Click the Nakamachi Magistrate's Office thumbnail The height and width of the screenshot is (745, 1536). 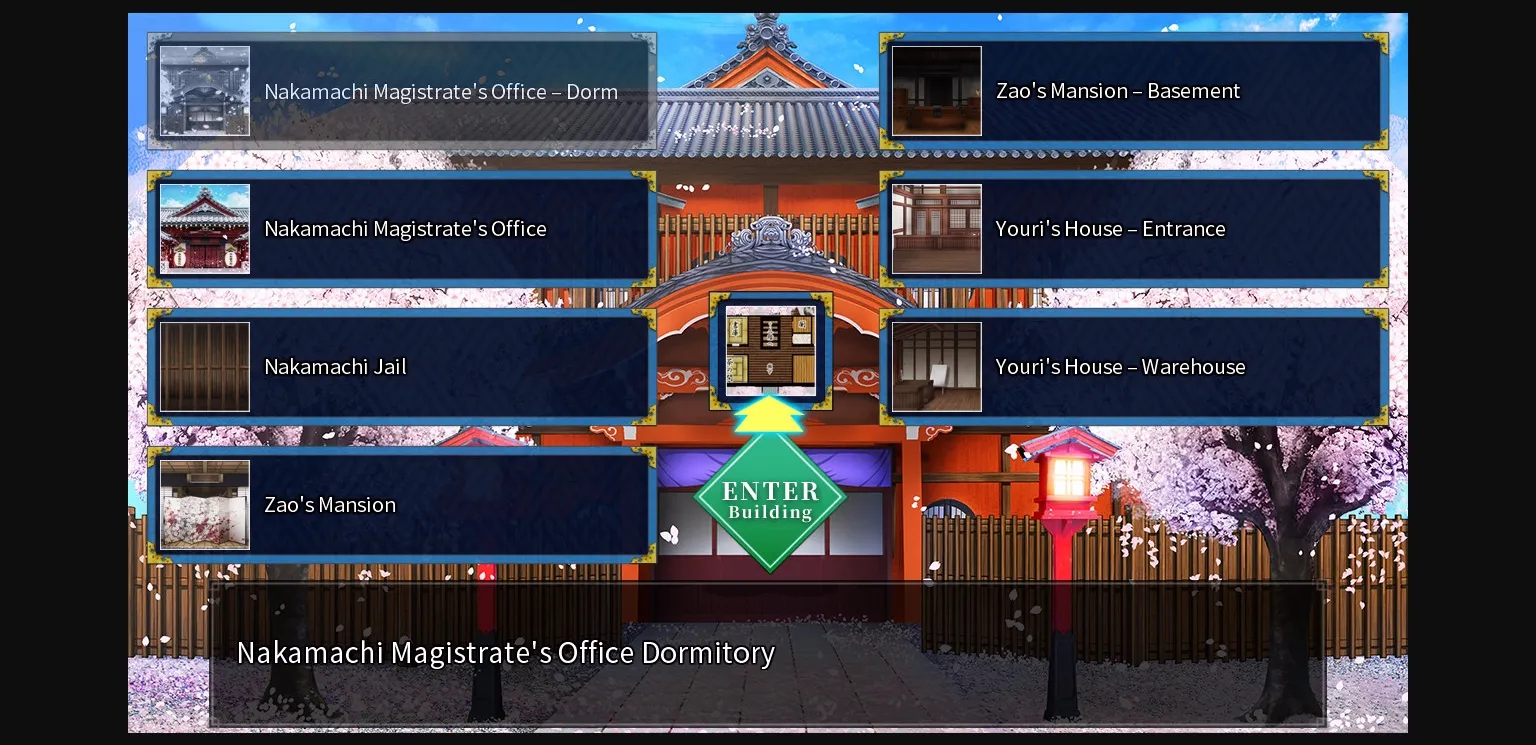coord(205,228)
